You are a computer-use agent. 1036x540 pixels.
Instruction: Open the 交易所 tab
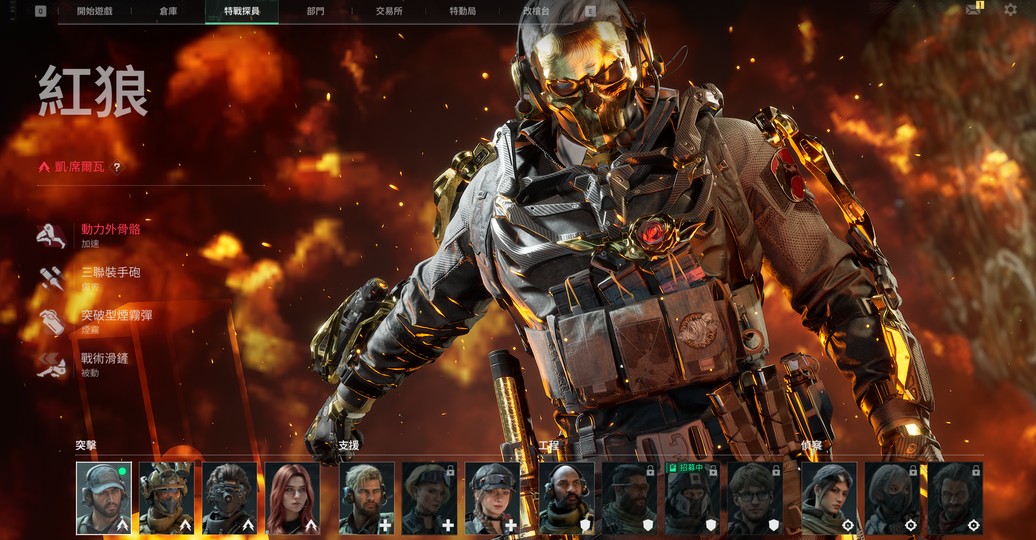(x=389, y=11)
